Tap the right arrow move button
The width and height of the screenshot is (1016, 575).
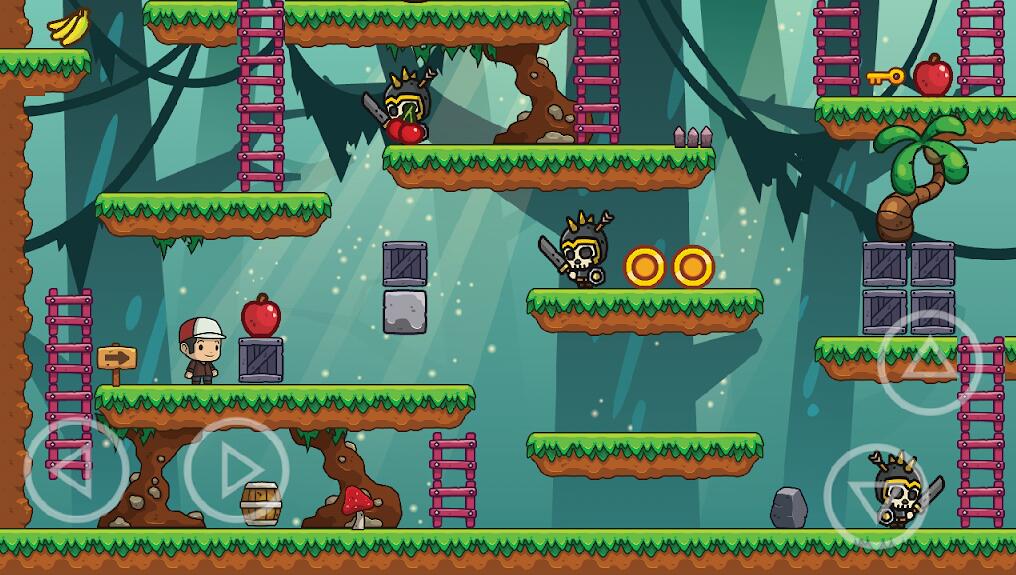point(237,467)
